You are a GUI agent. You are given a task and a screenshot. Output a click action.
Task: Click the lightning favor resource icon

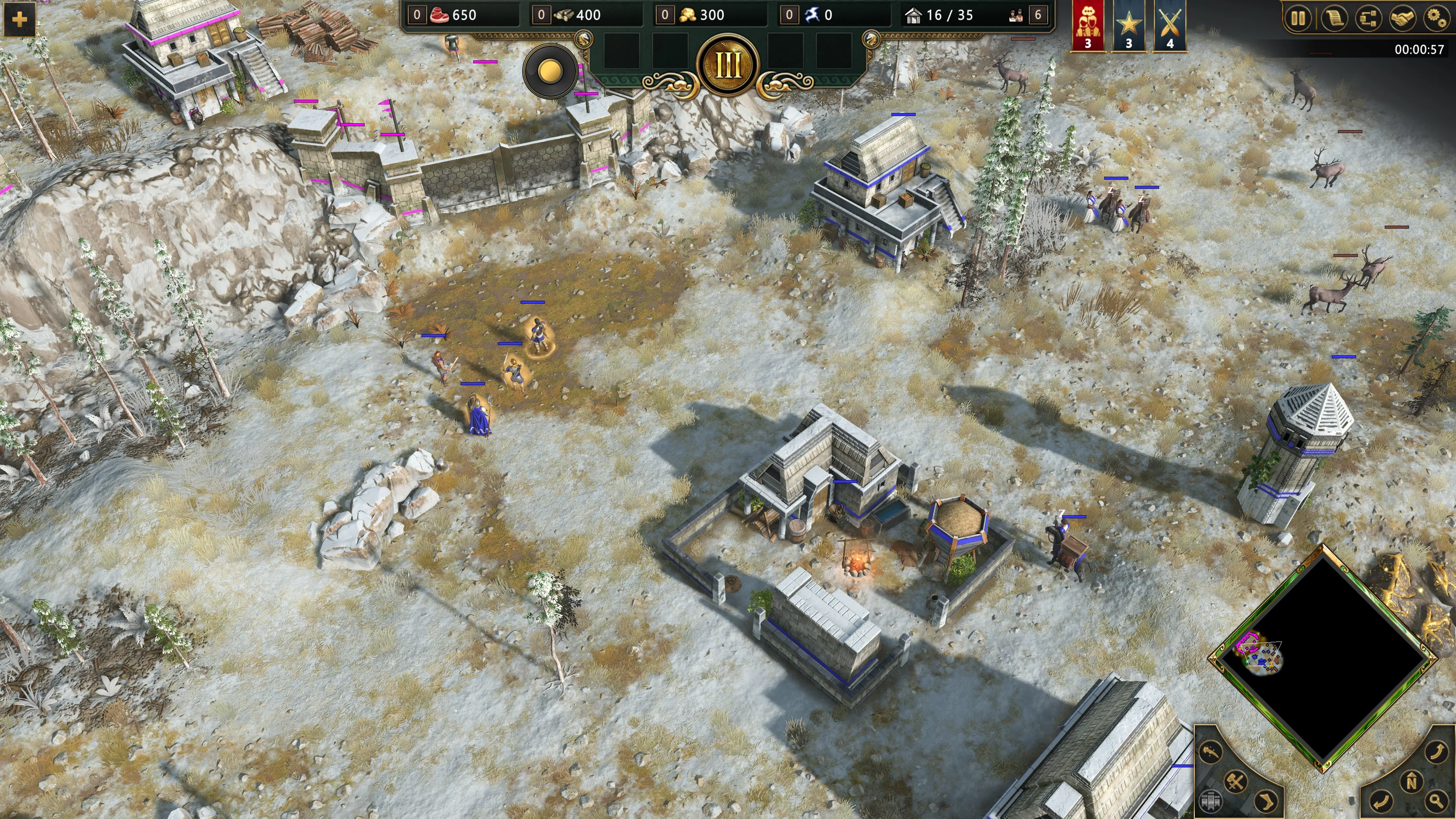[x=812, y=15]
